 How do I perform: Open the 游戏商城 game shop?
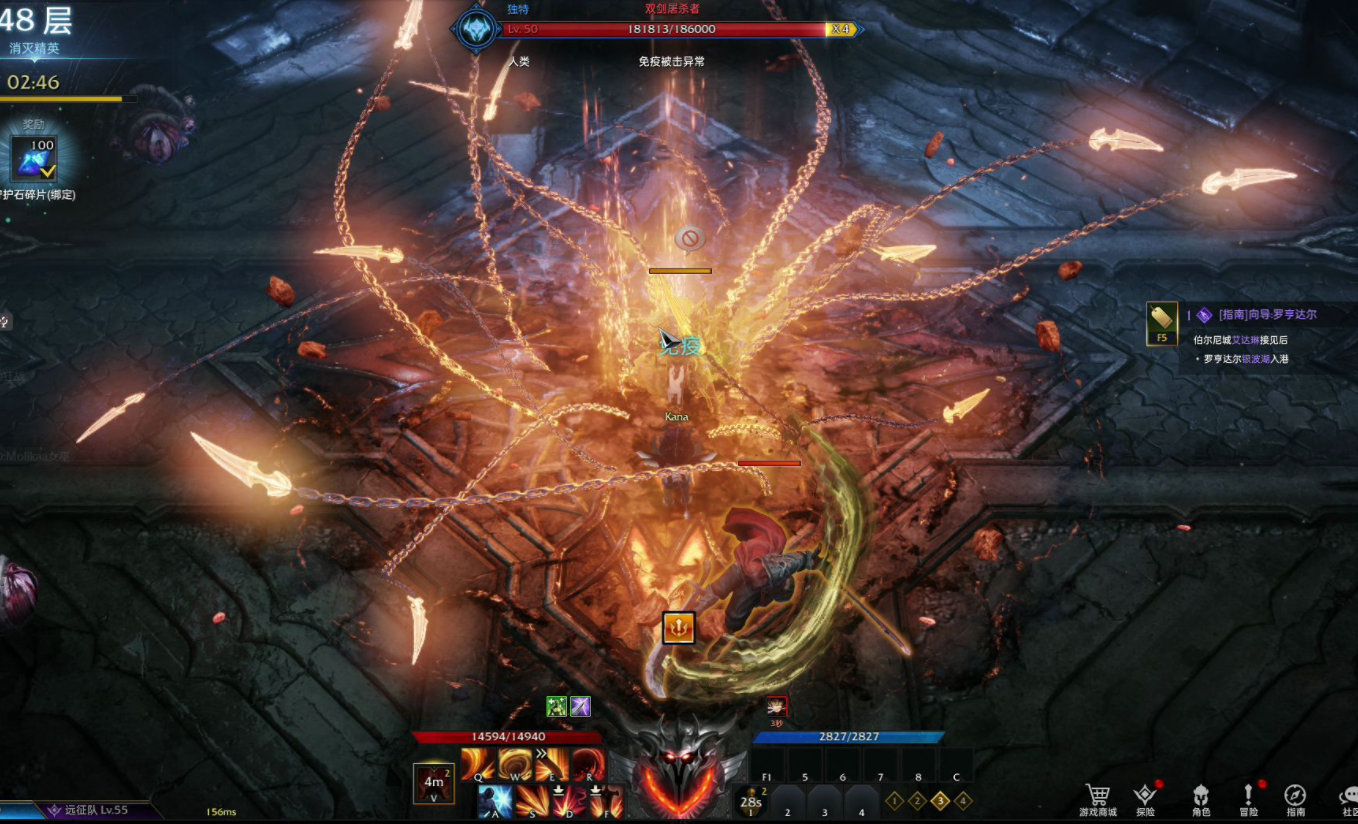tap(1098, 798)
